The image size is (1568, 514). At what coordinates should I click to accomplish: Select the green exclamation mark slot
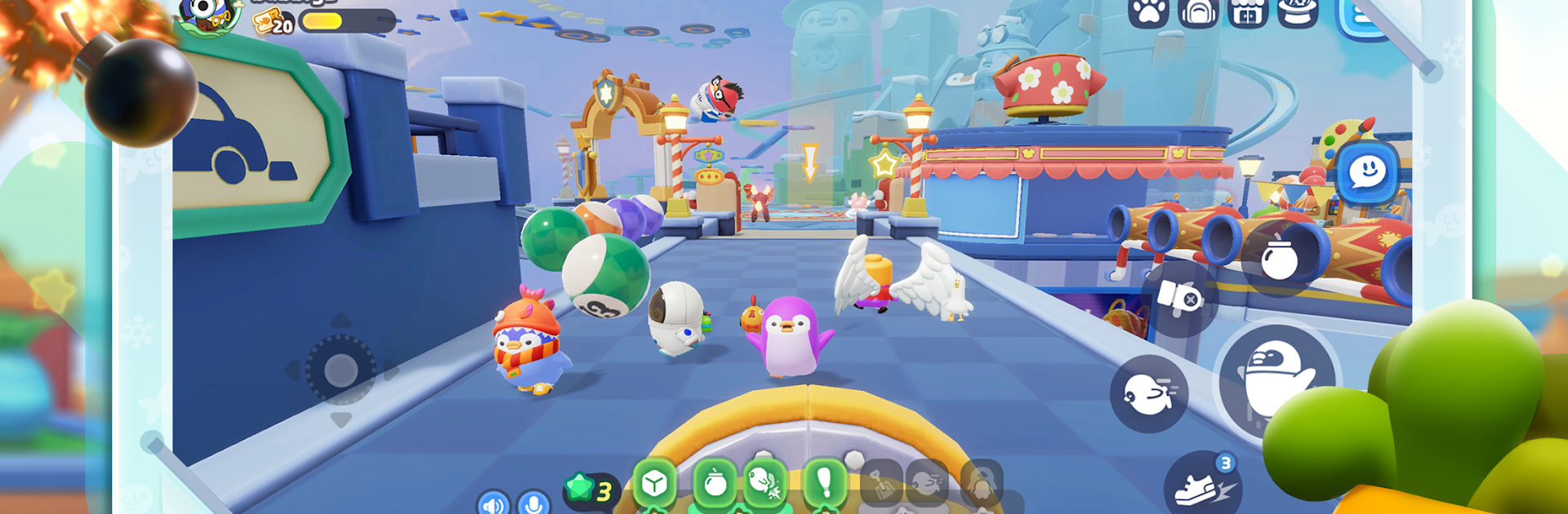[x=824, y=484]
